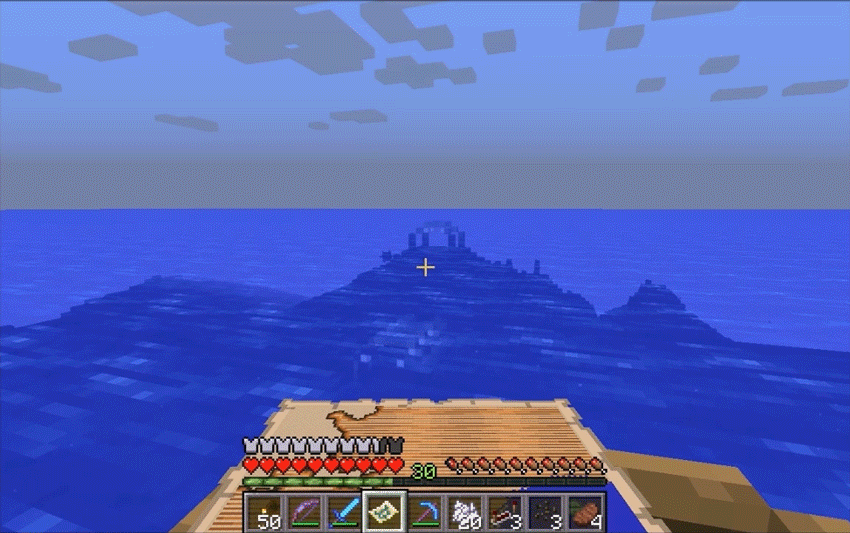Equip the diamond sword
Screen dimensions: 850x533
344,511
